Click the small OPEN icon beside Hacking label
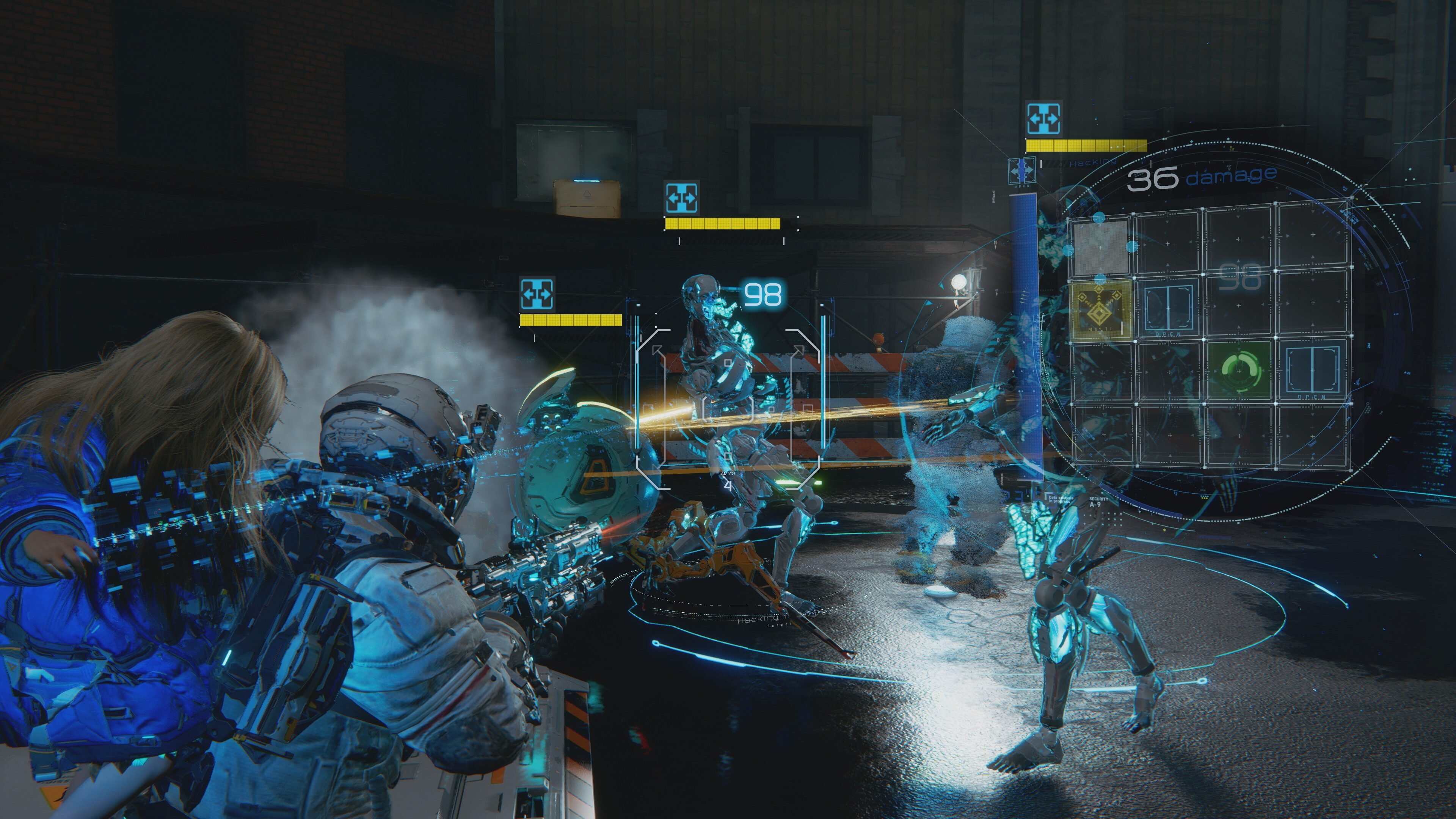 pos(1022,169)
